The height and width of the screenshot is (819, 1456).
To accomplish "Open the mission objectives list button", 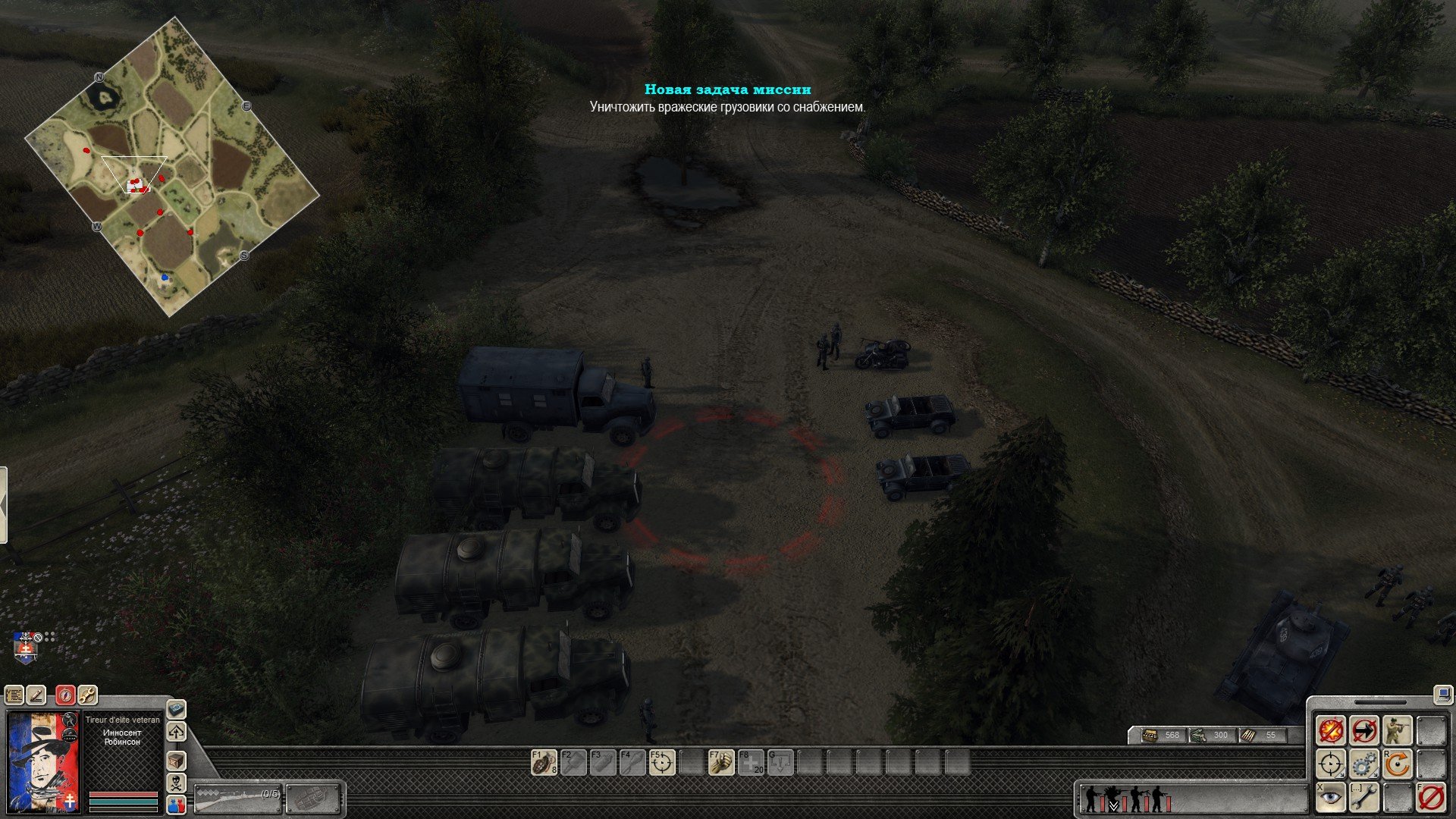I will (x=14, y=694).
